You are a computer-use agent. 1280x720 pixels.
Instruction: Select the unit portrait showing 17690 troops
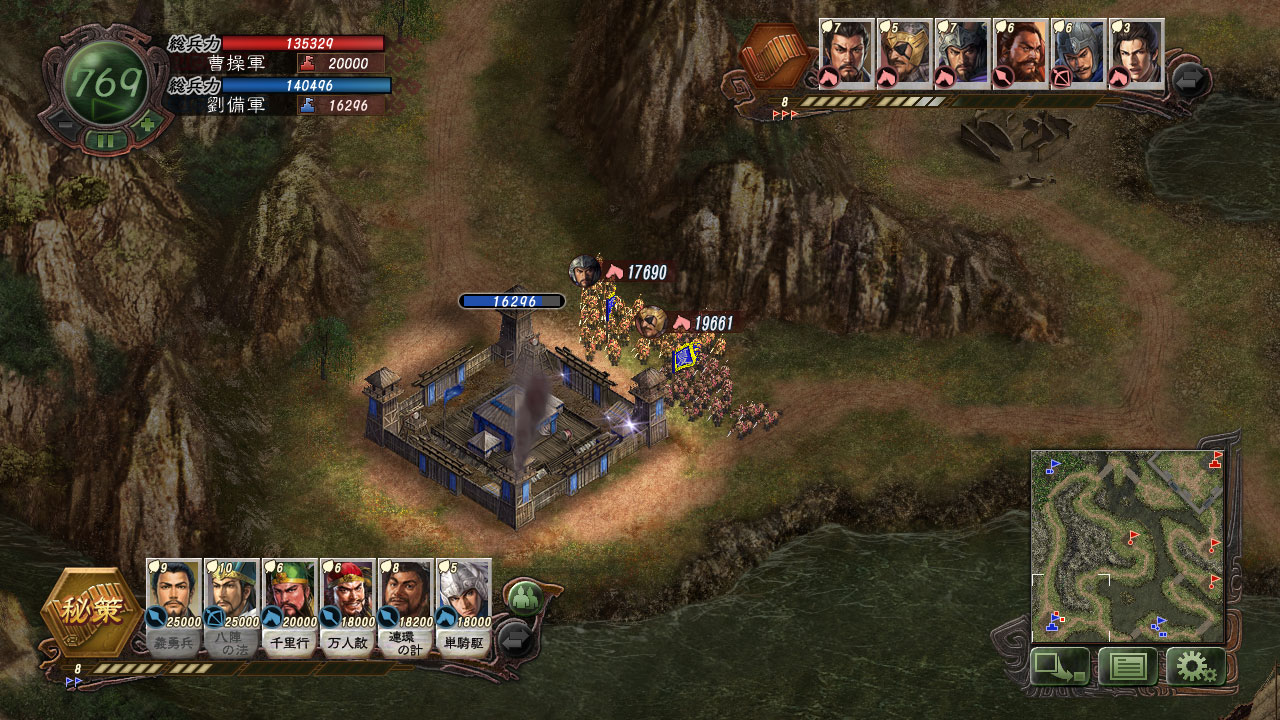click(584, 271)
